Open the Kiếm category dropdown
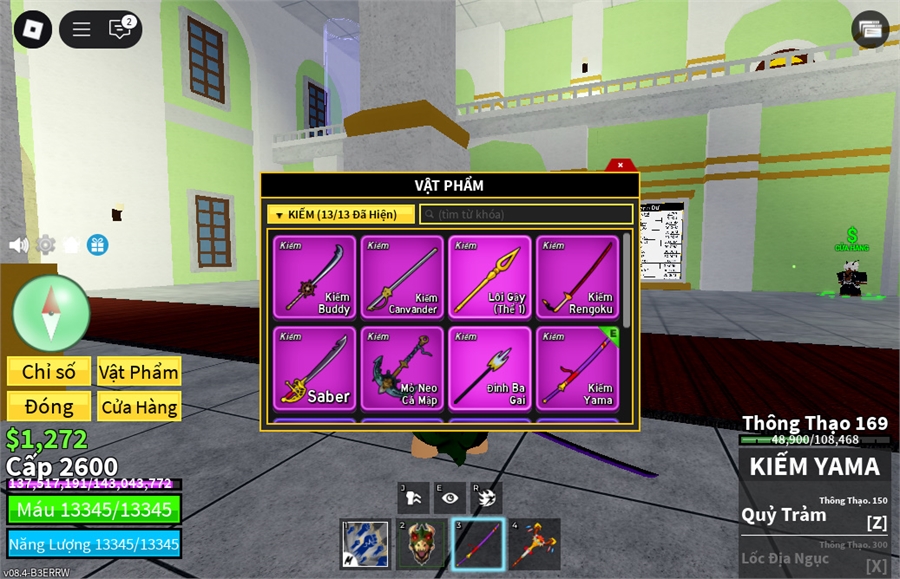This screenshot has width=900, height=579. [341, 214]
